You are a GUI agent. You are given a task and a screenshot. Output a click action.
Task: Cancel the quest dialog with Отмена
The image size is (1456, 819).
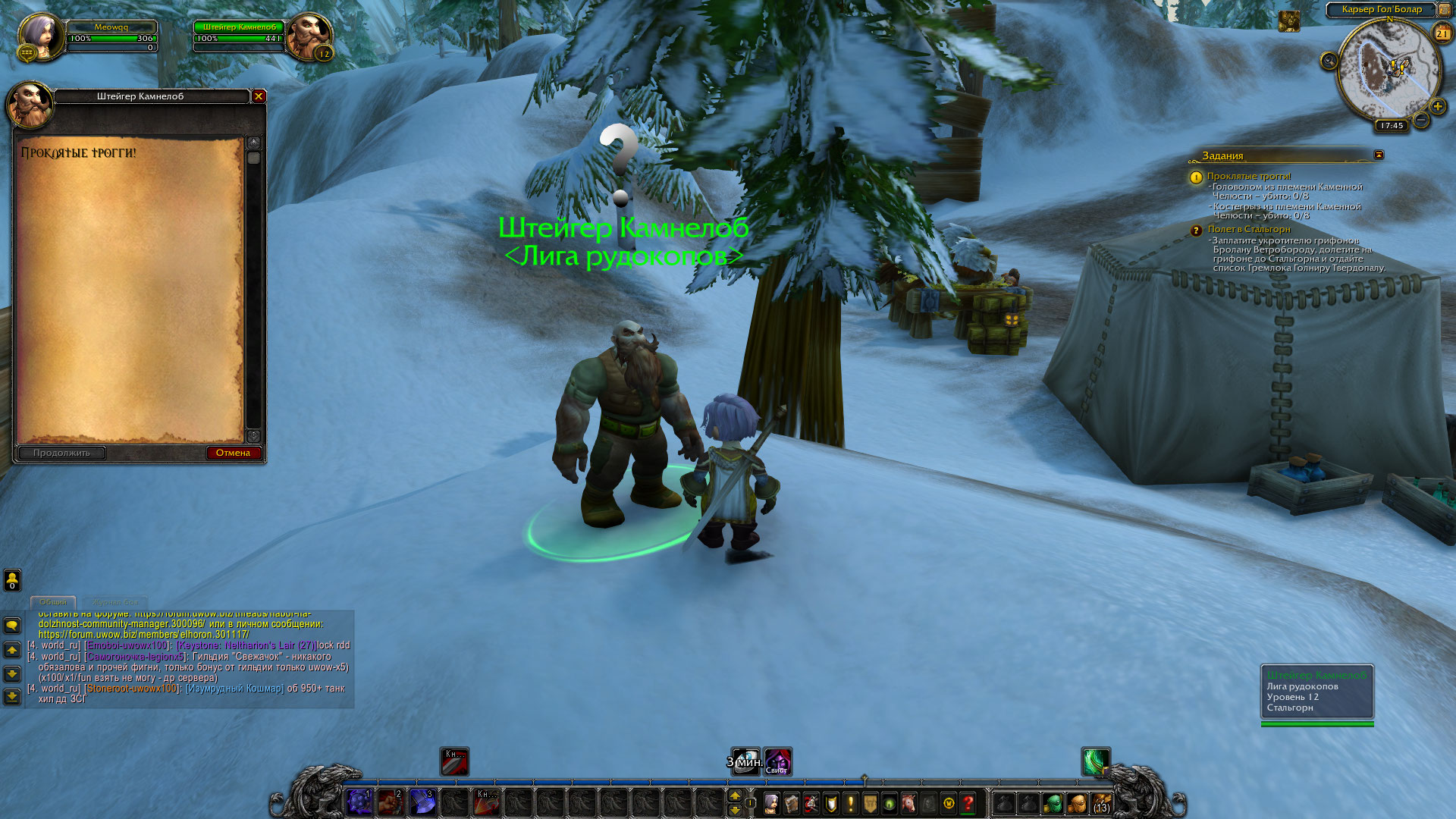[x=233, y=453]
